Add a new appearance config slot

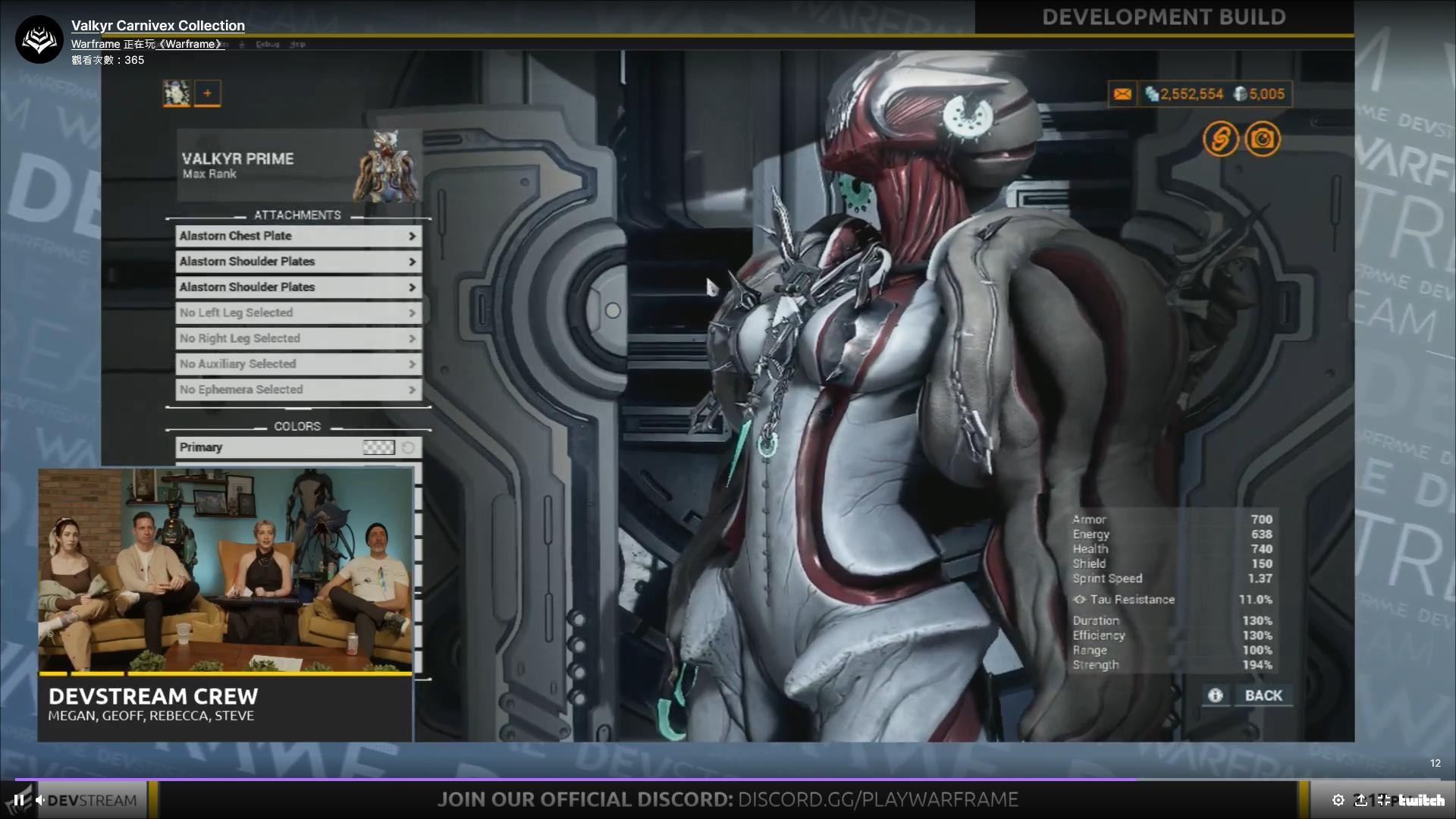point(208,93)
